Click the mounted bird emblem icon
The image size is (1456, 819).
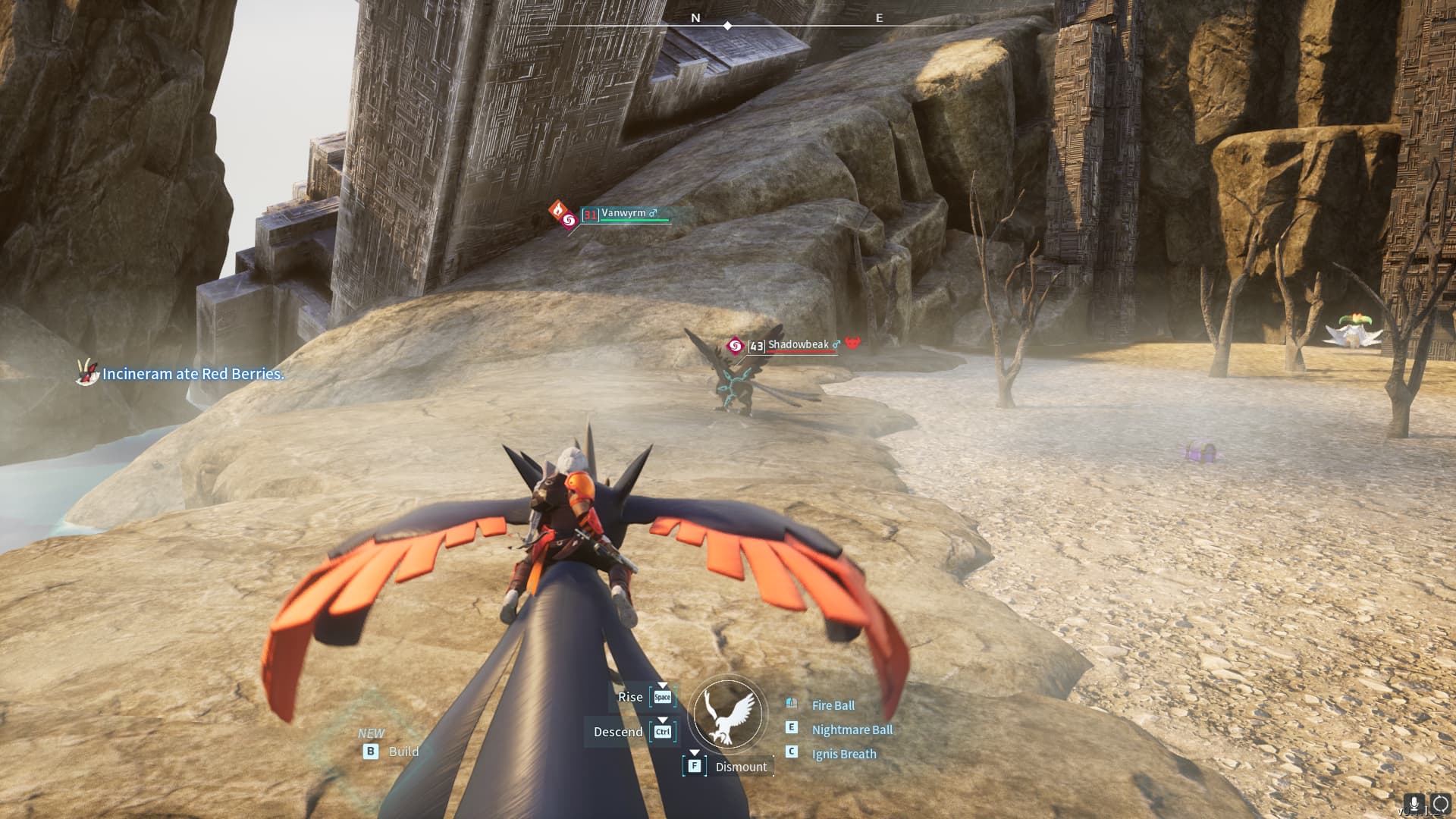click(728, 714)
